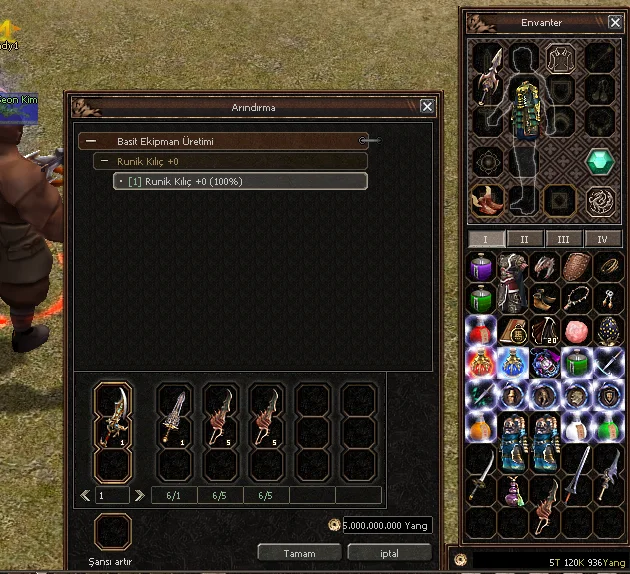
Task: Switch to inventory page II
Action: point(525,239)
